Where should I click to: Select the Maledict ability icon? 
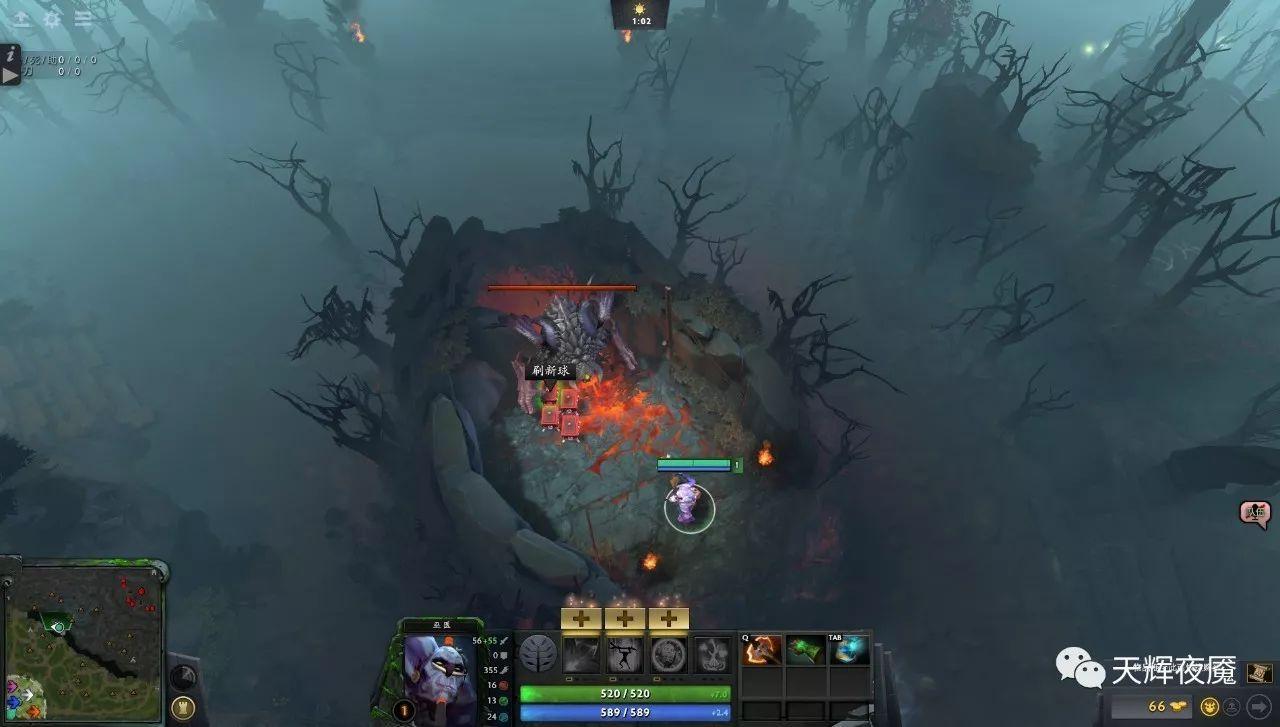pyautogui.click(x=671, y=655)
